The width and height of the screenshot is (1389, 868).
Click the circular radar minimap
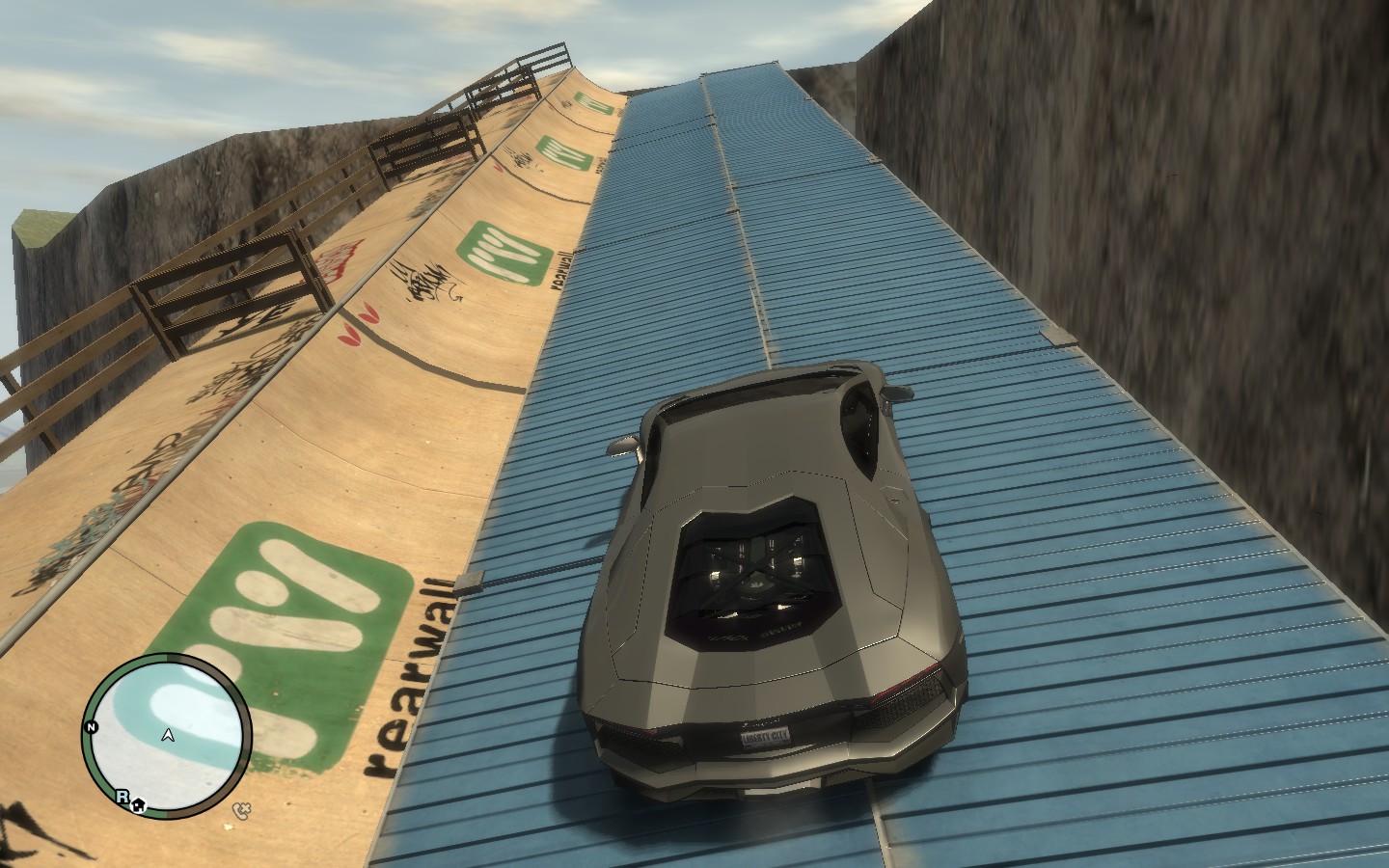tap(169, 733)
